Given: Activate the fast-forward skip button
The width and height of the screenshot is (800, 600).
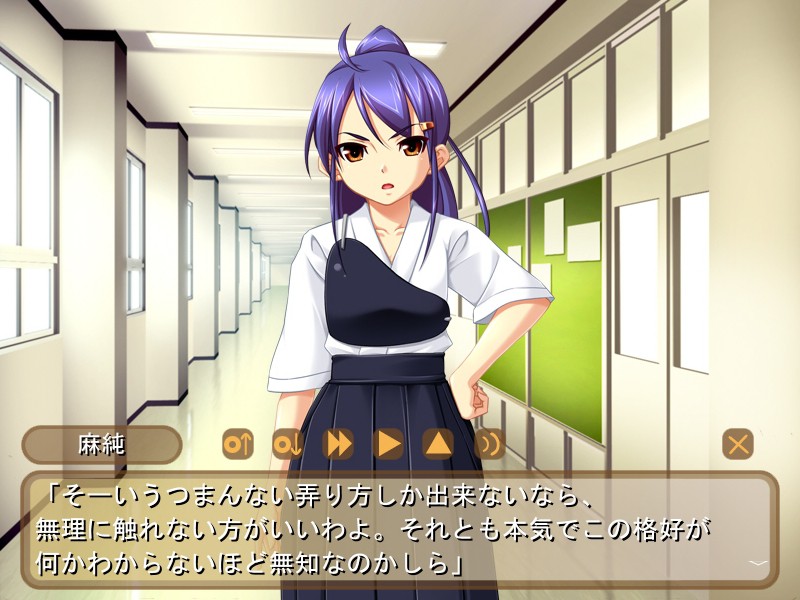Looking at the screenshot, I should [x=339, y=443].
